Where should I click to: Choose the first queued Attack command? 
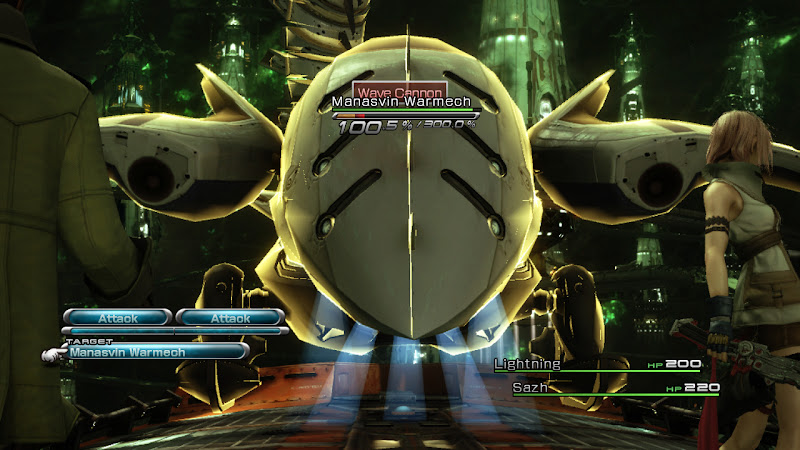tap(118, 318)
